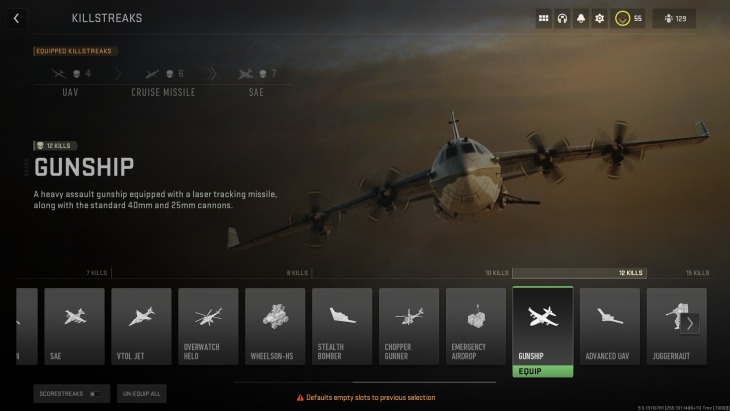Select the Chopper Gunner killstreak
Image resolution: width=730 pixels, height=411 pixels.
click(409, 326)
